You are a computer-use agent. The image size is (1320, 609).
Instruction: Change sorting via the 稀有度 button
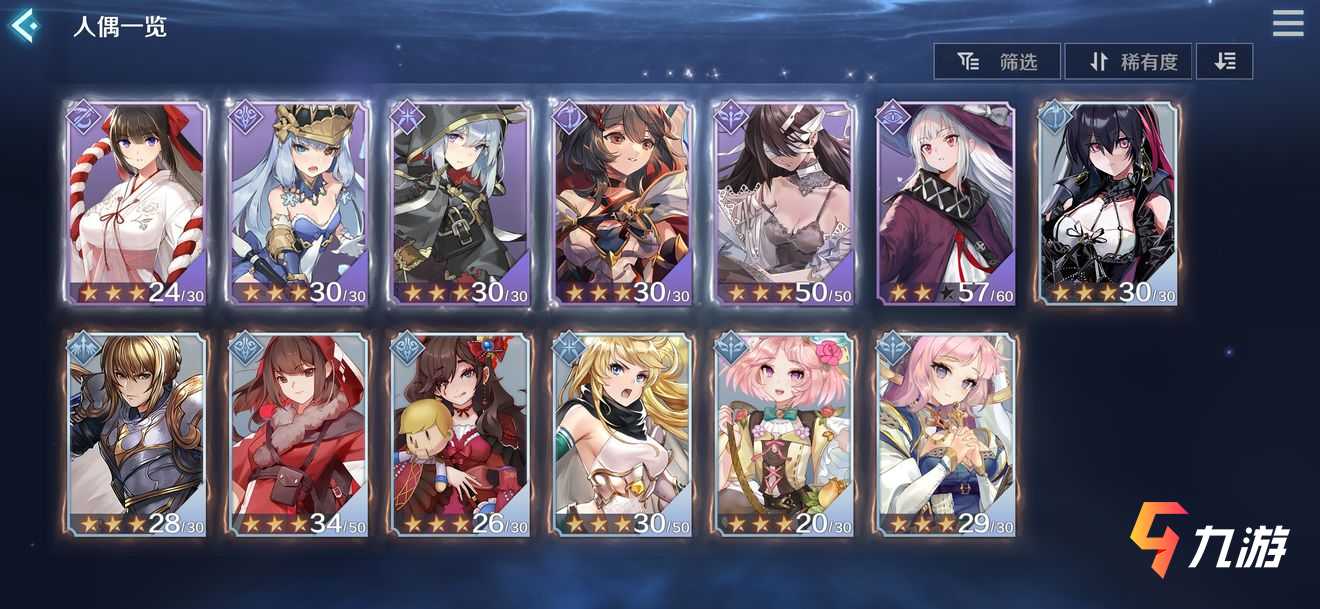pyautogui.click(x=1134, y=62)
